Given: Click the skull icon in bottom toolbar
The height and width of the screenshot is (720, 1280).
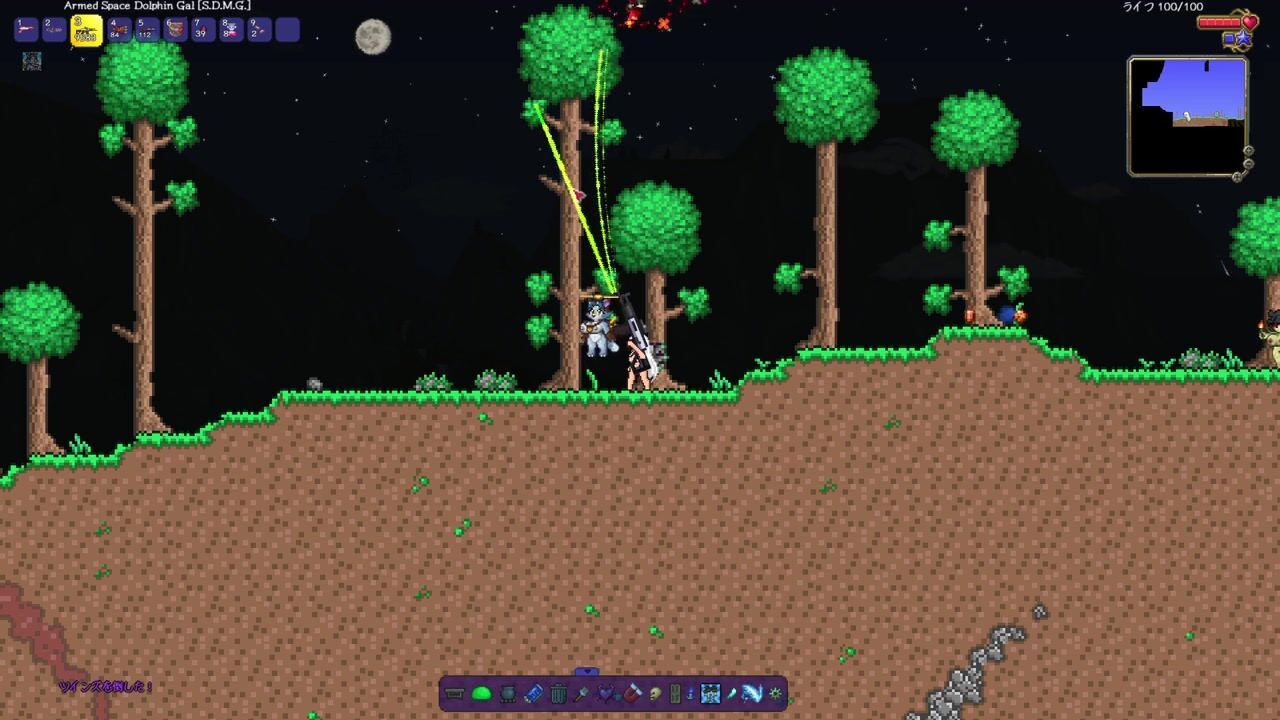Looking at the screenshot, I should point(655,694).
